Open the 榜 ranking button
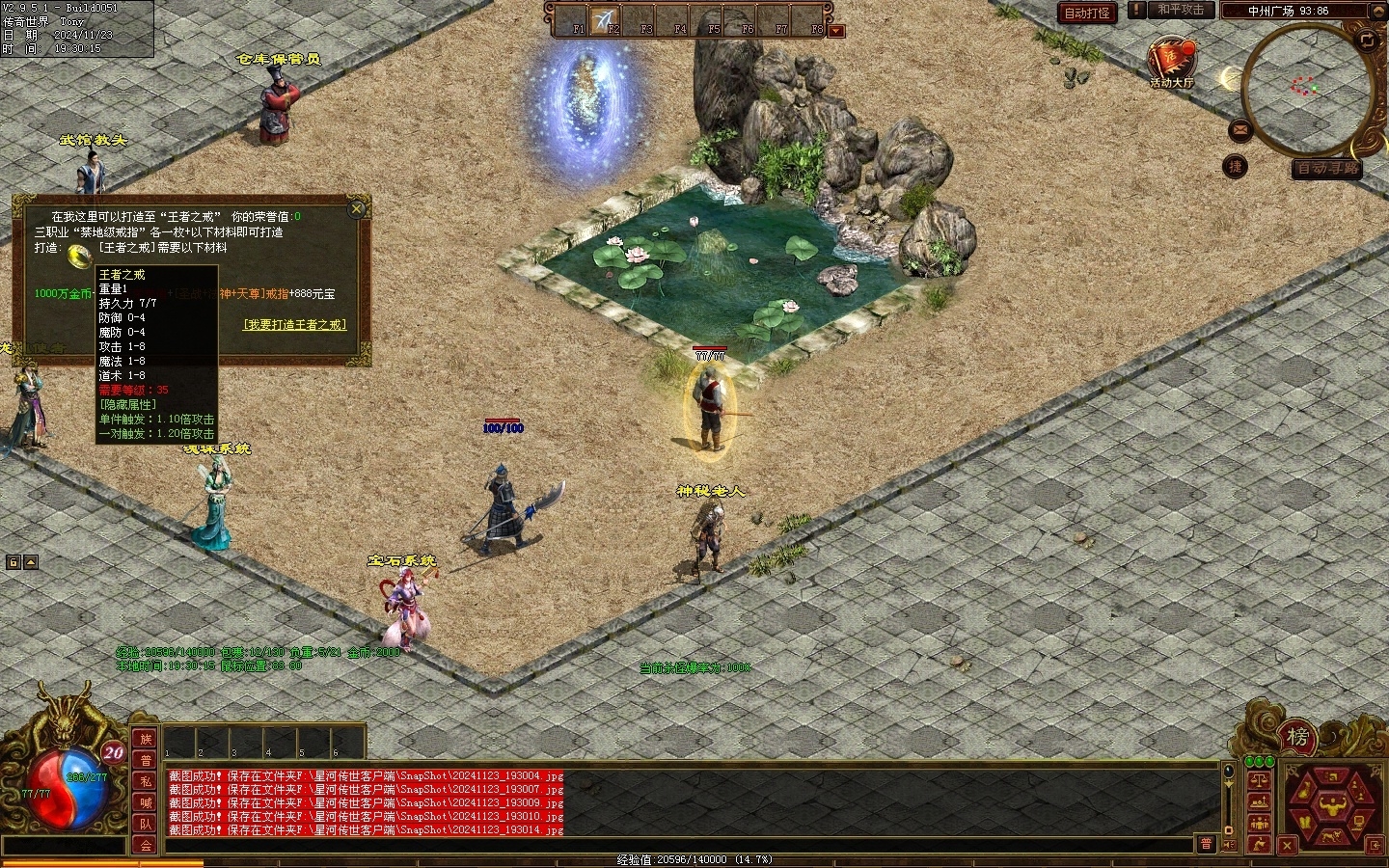The image size is (1389, 868). [x=1297, y=738]
